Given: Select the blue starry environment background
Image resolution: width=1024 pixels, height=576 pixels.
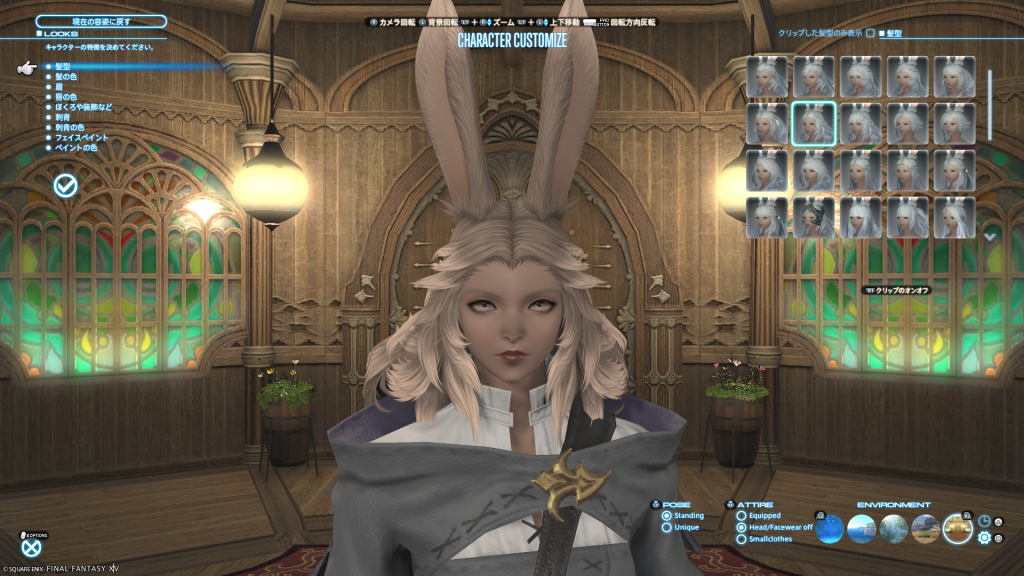Looking at the screenshot, I should 830,528.
